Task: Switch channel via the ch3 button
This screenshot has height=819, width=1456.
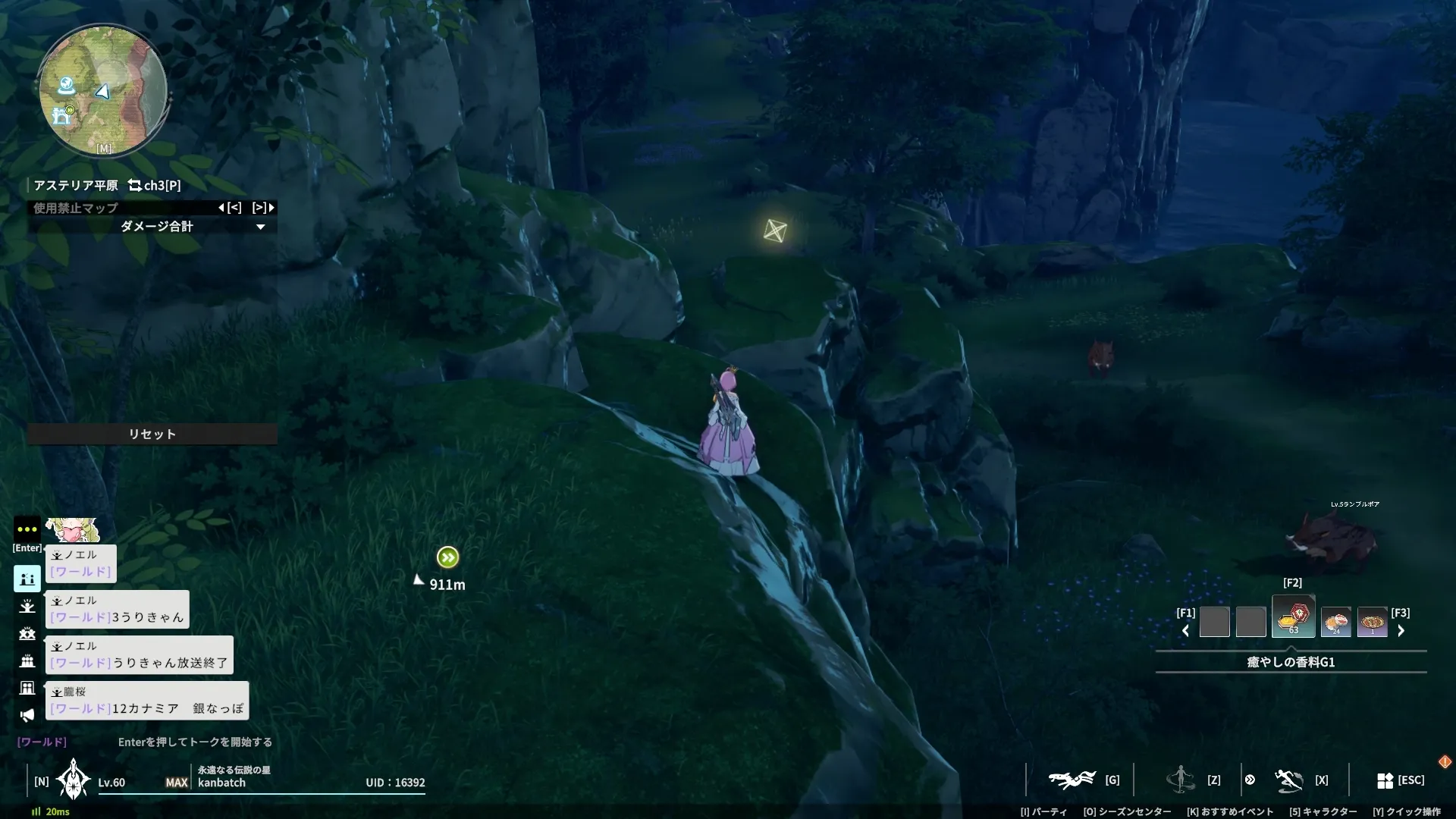Action: [x=155, y=185]
